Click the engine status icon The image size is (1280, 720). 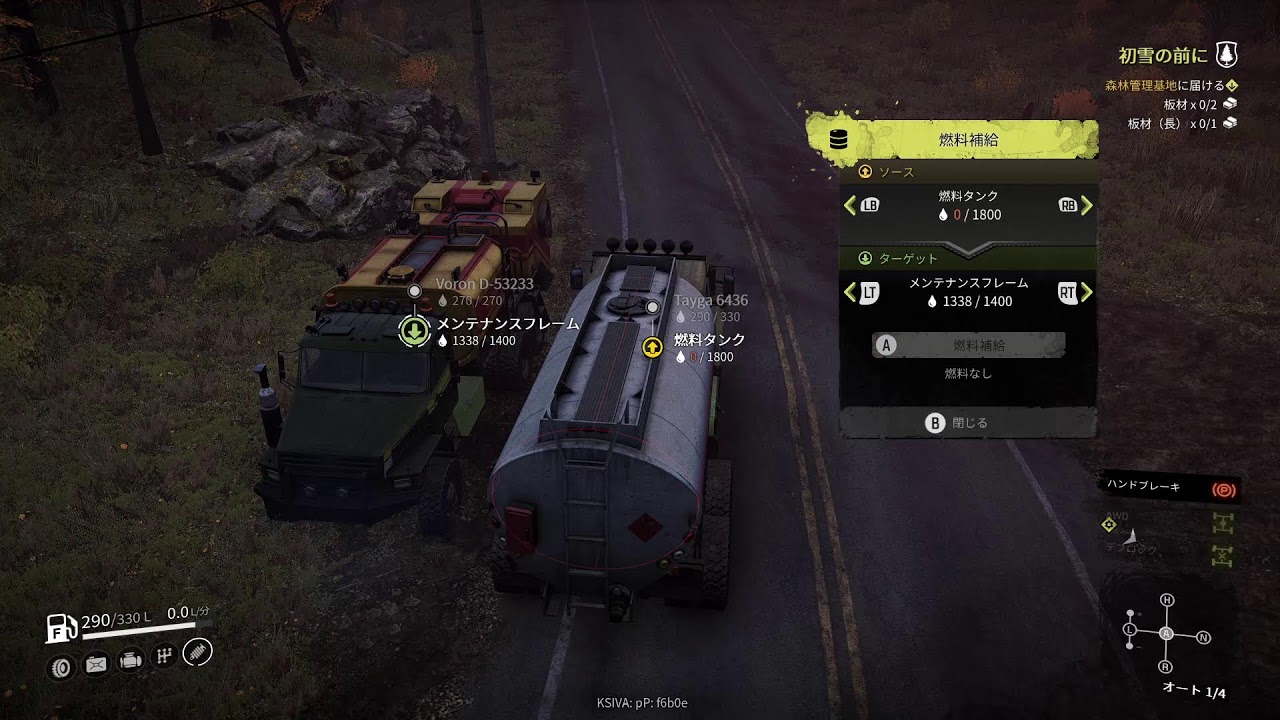130,661
